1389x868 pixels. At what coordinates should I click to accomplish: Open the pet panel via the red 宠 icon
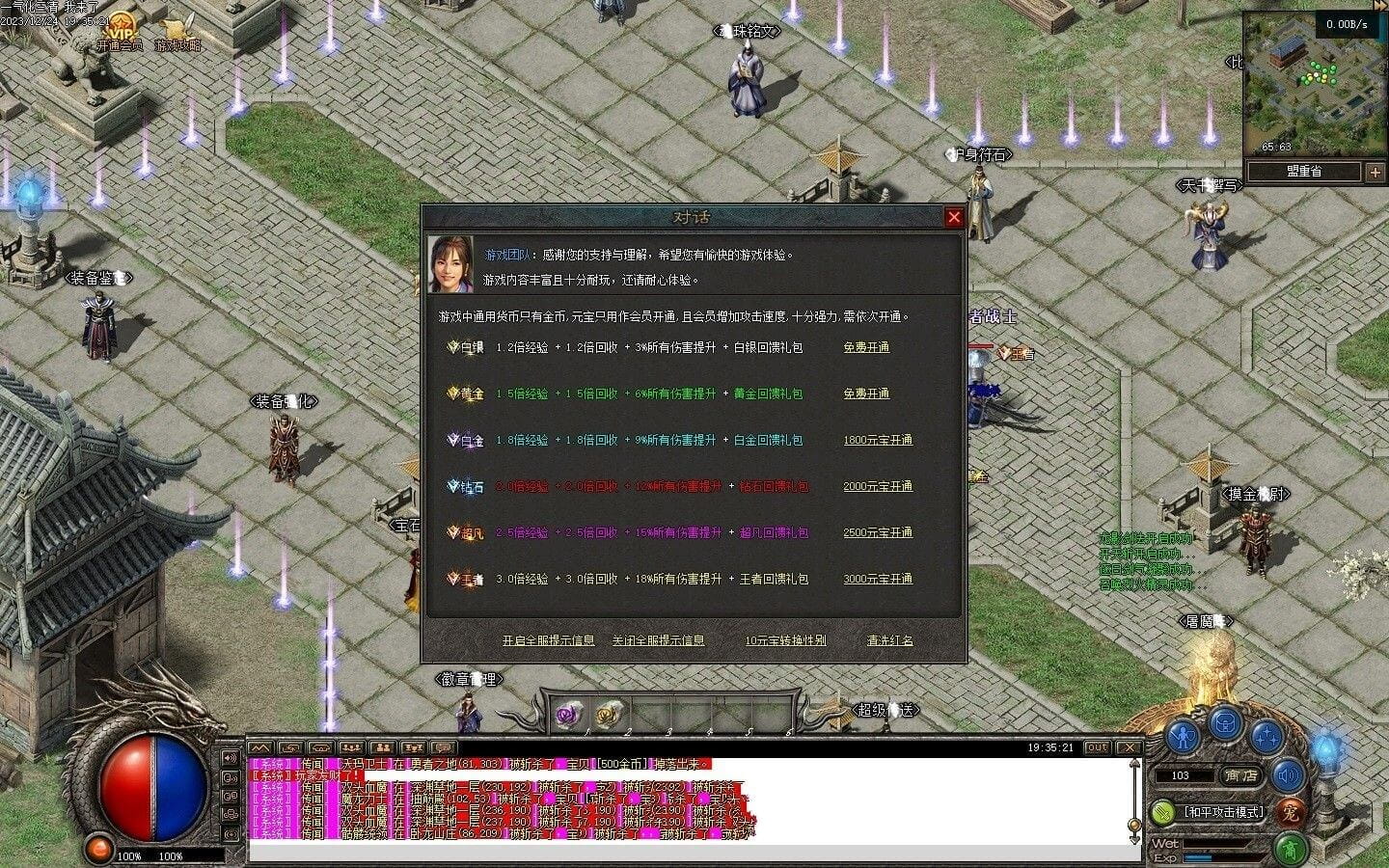pyautogui.click(x=1292, y=813)
